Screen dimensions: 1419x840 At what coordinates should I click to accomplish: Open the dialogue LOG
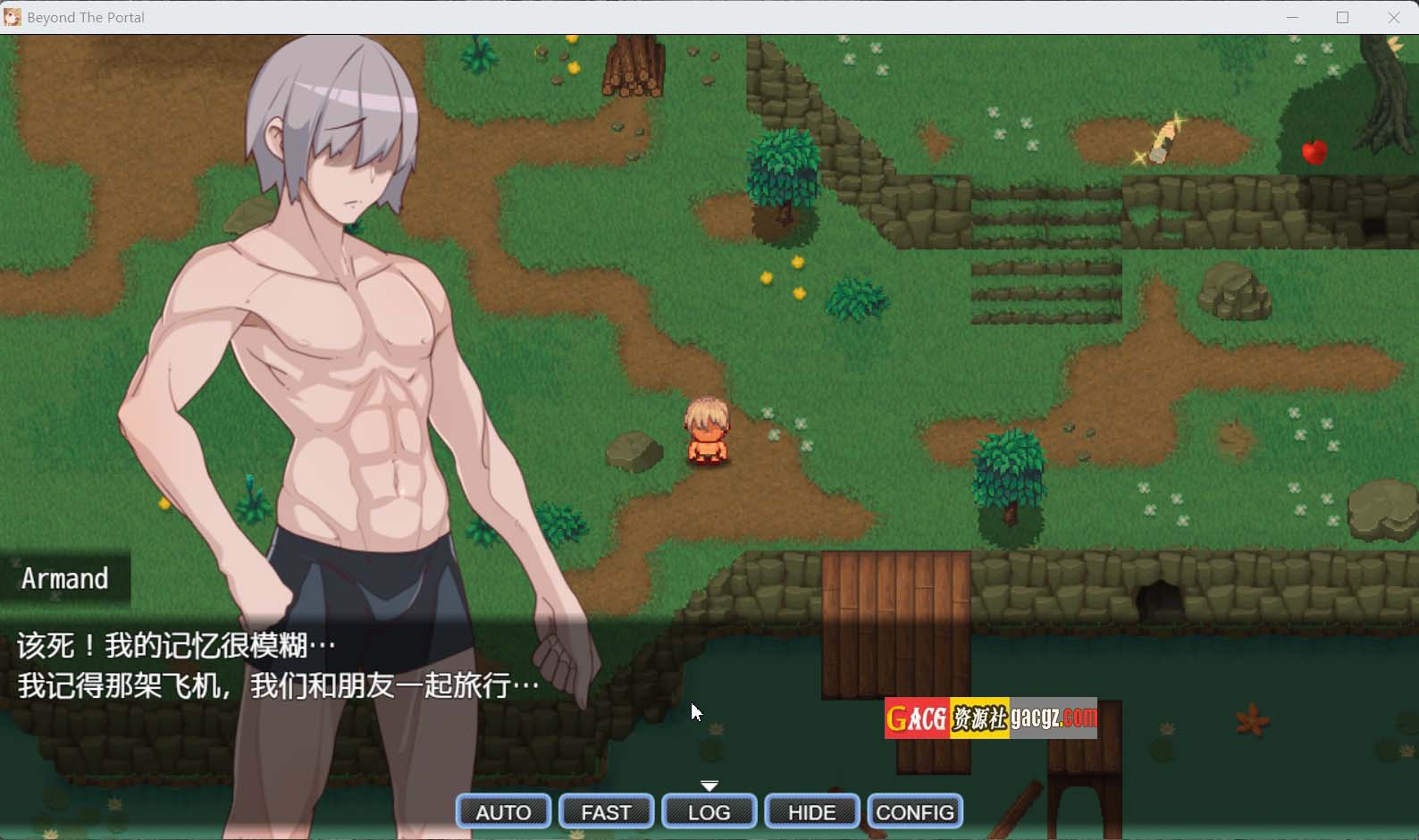tap(709, 811)
